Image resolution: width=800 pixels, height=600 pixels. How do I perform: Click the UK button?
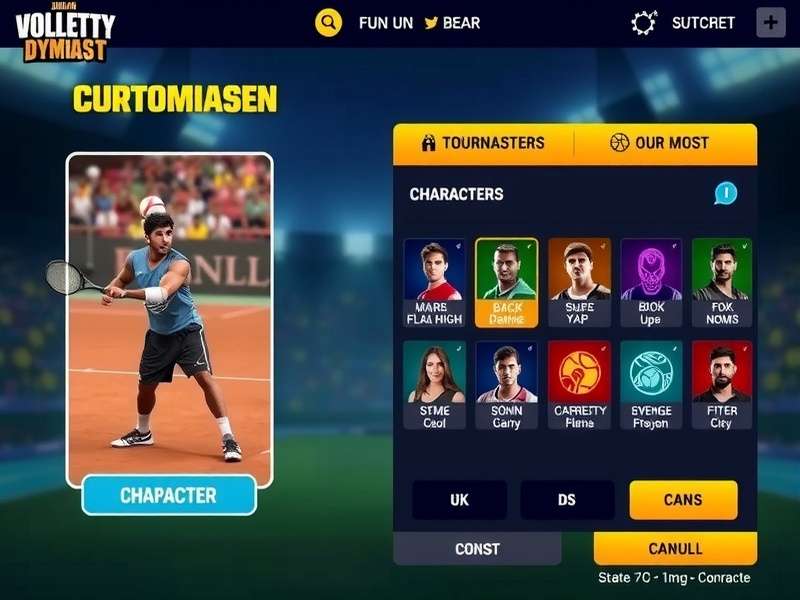pos(459,500)
